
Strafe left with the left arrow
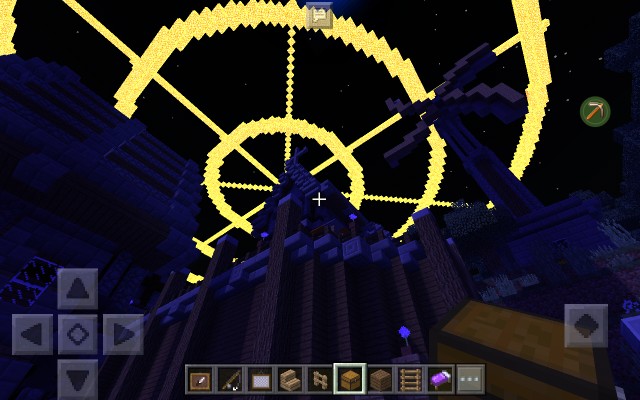33,334
